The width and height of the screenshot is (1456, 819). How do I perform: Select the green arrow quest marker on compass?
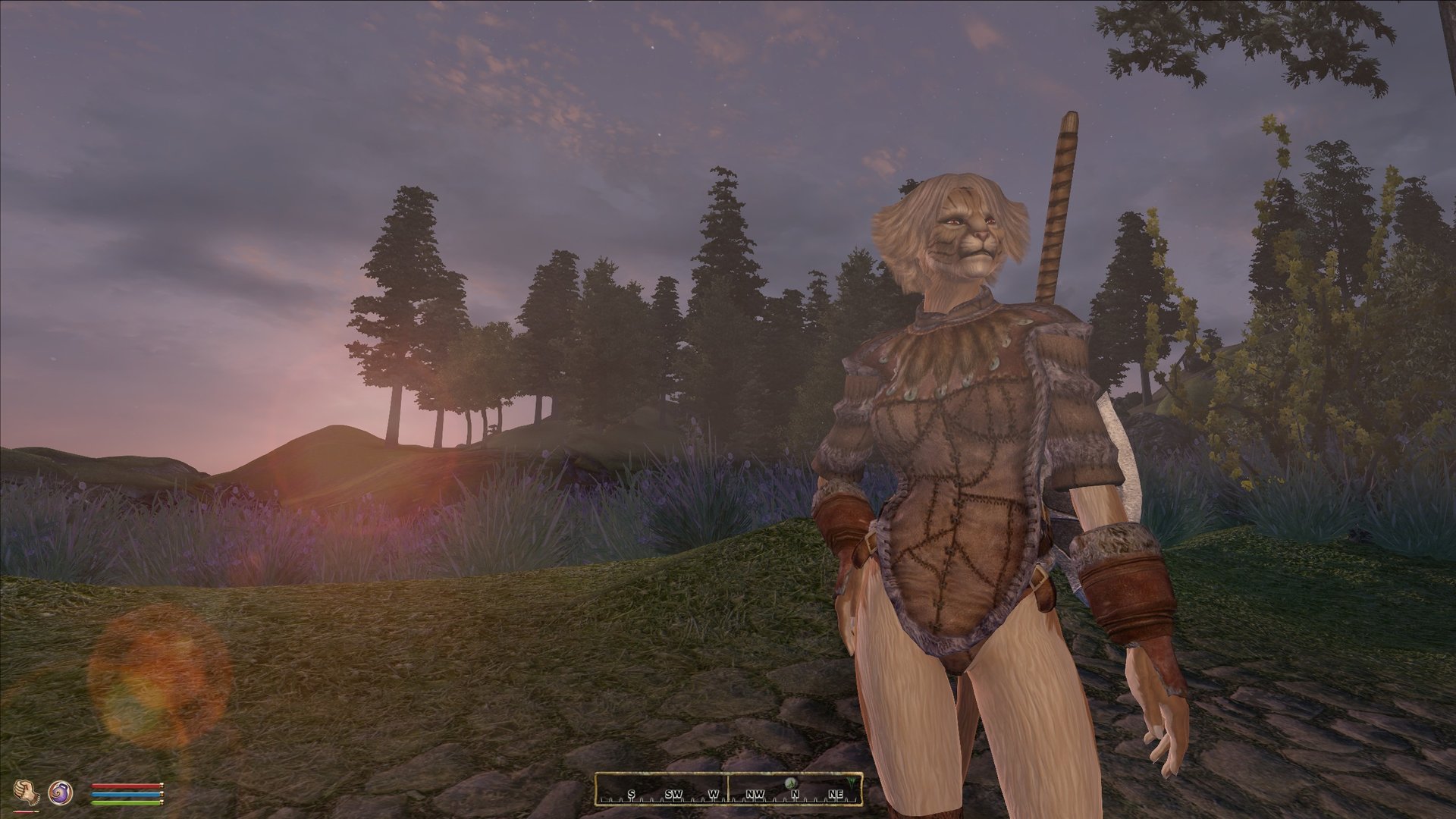(x=853, y=781)
